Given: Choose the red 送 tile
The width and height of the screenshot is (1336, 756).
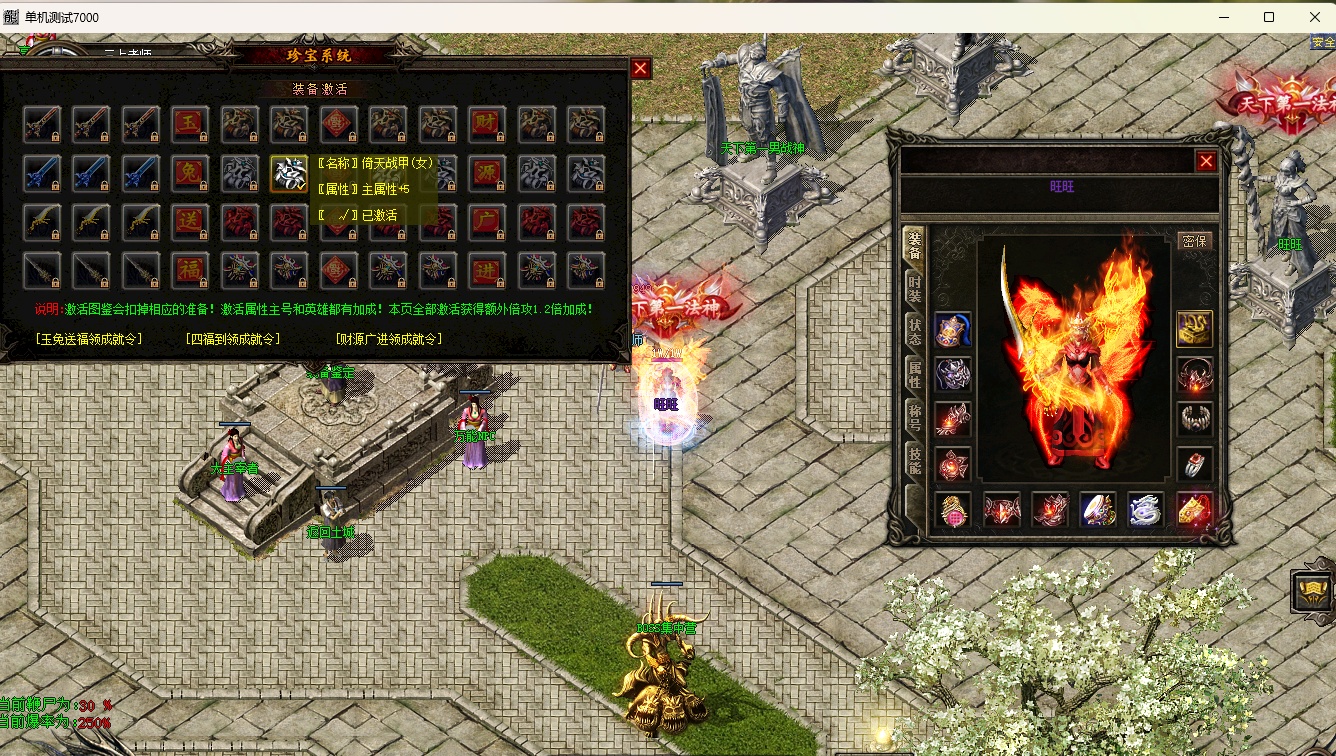Looking at the screenshot, I should click(x=189, y=221).
